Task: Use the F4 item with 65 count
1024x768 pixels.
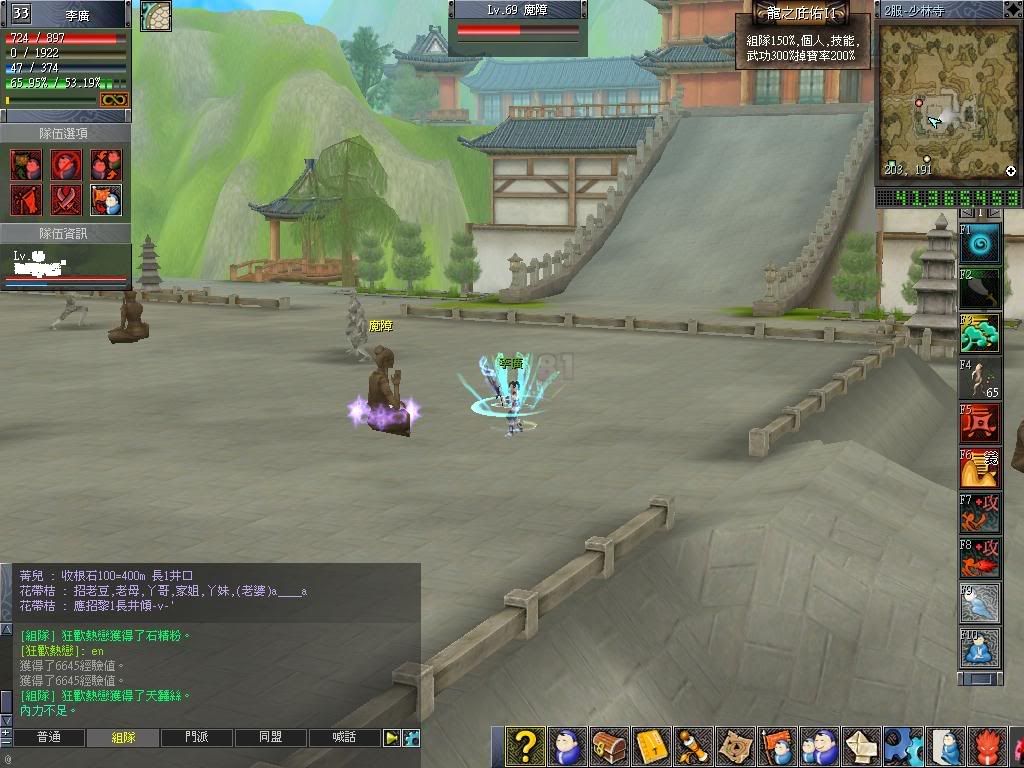Action: (980, 378)
